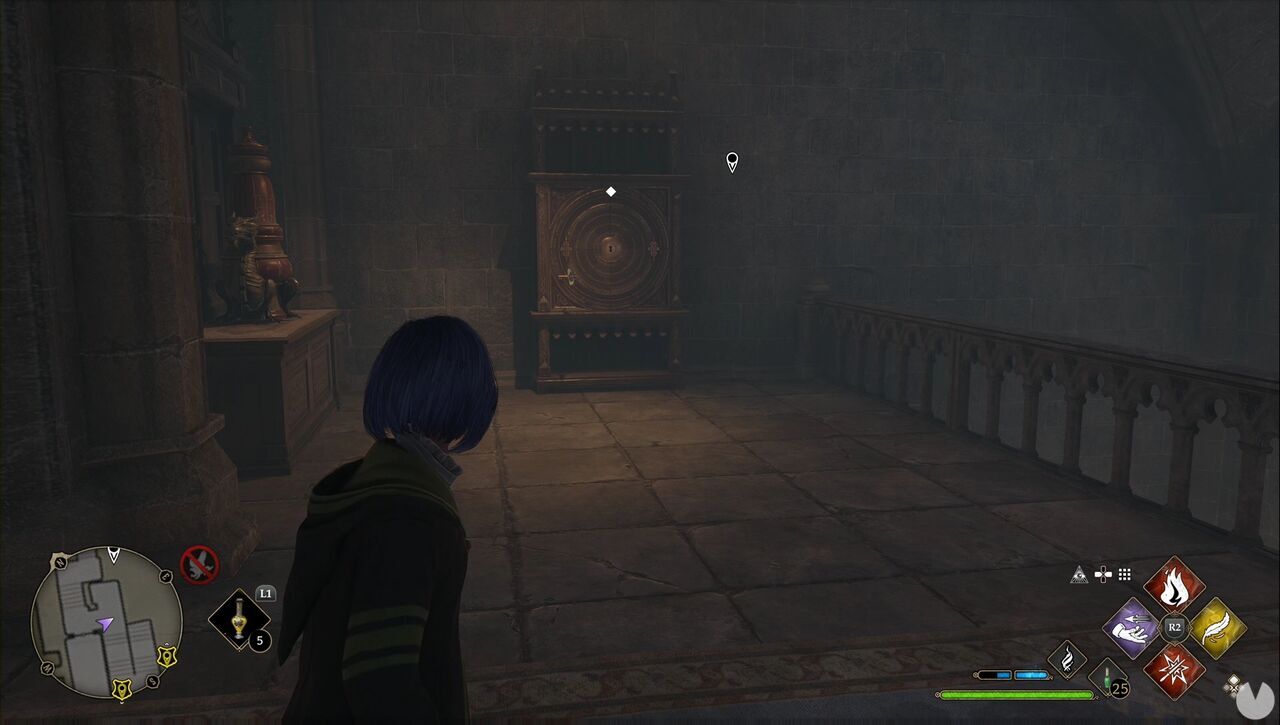The image size is (1280, 725).
Task: Click the R2 cast prompt at the spell diamond center
Action: [x=1174, y=627]
